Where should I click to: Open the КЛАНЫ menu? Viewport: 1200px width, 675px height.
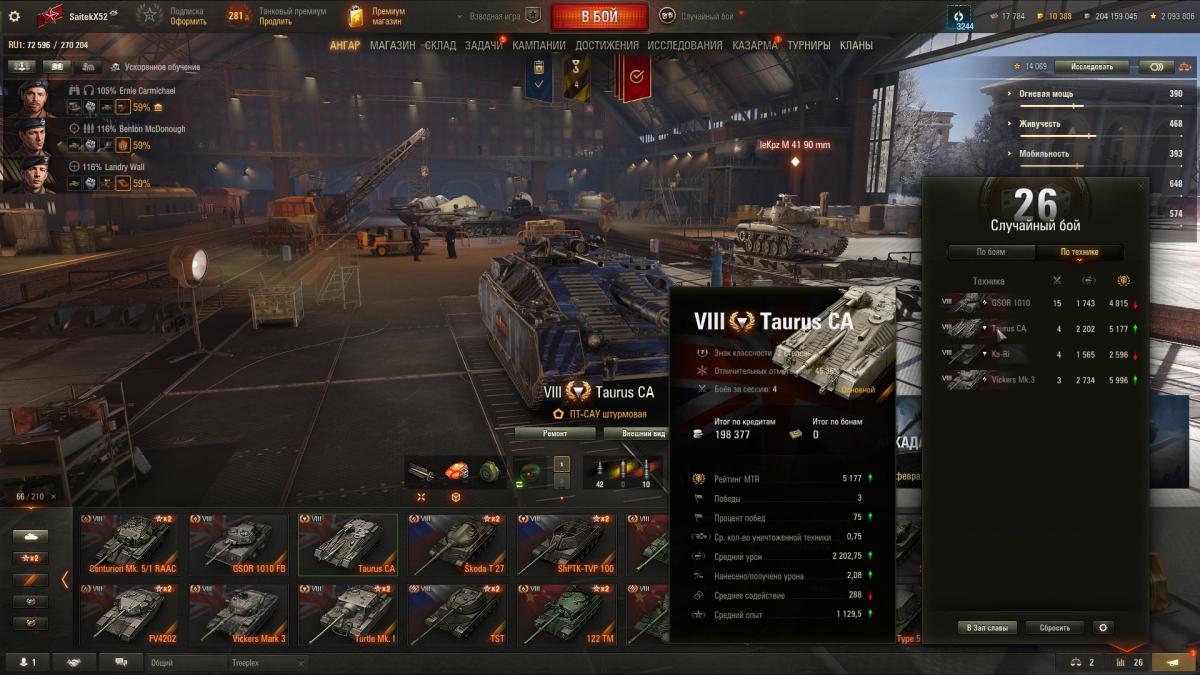coord(855,45)
